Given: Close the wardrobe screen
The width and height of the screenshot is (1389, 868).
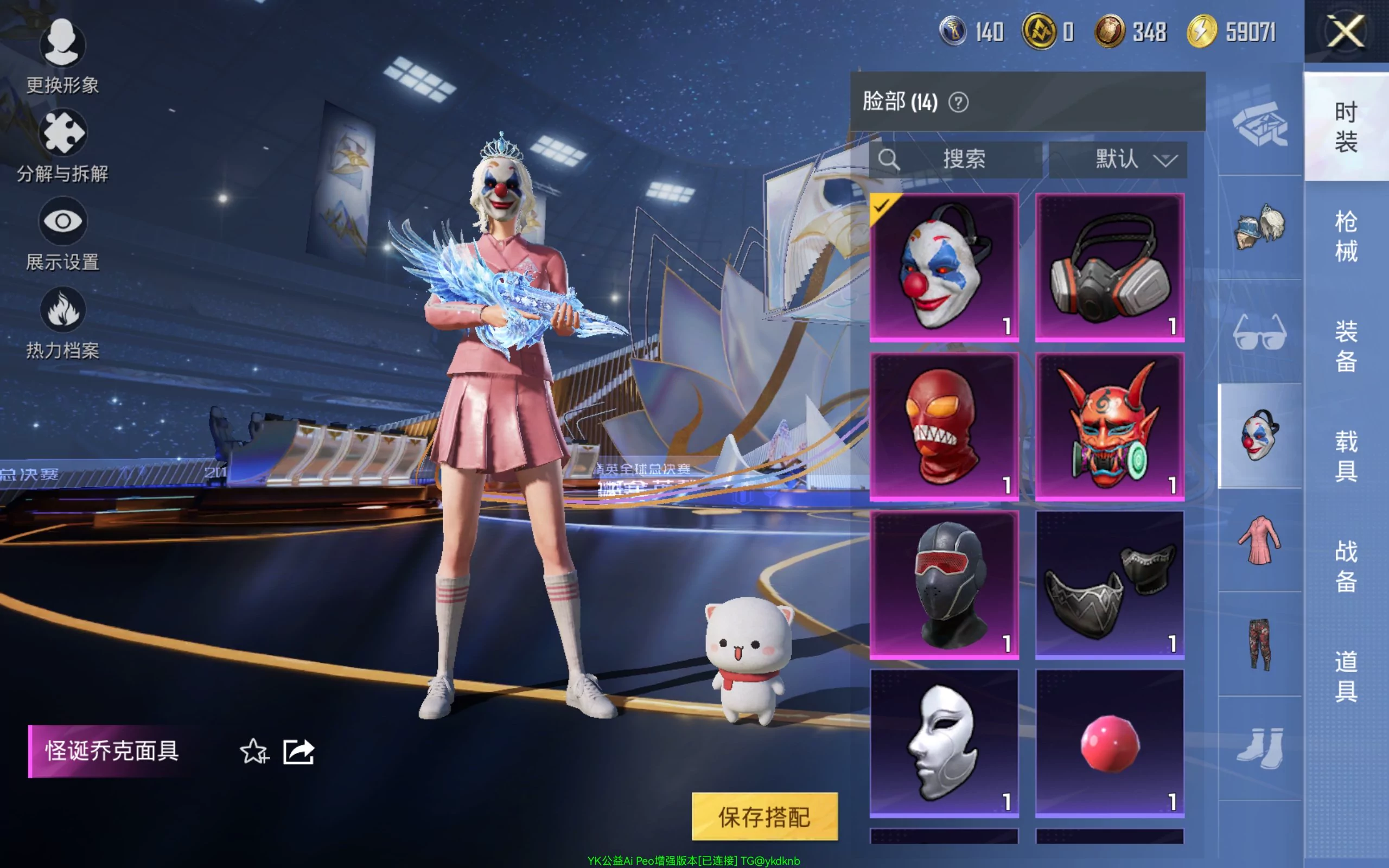Looking at the screenshot, I should point(1346,31).
